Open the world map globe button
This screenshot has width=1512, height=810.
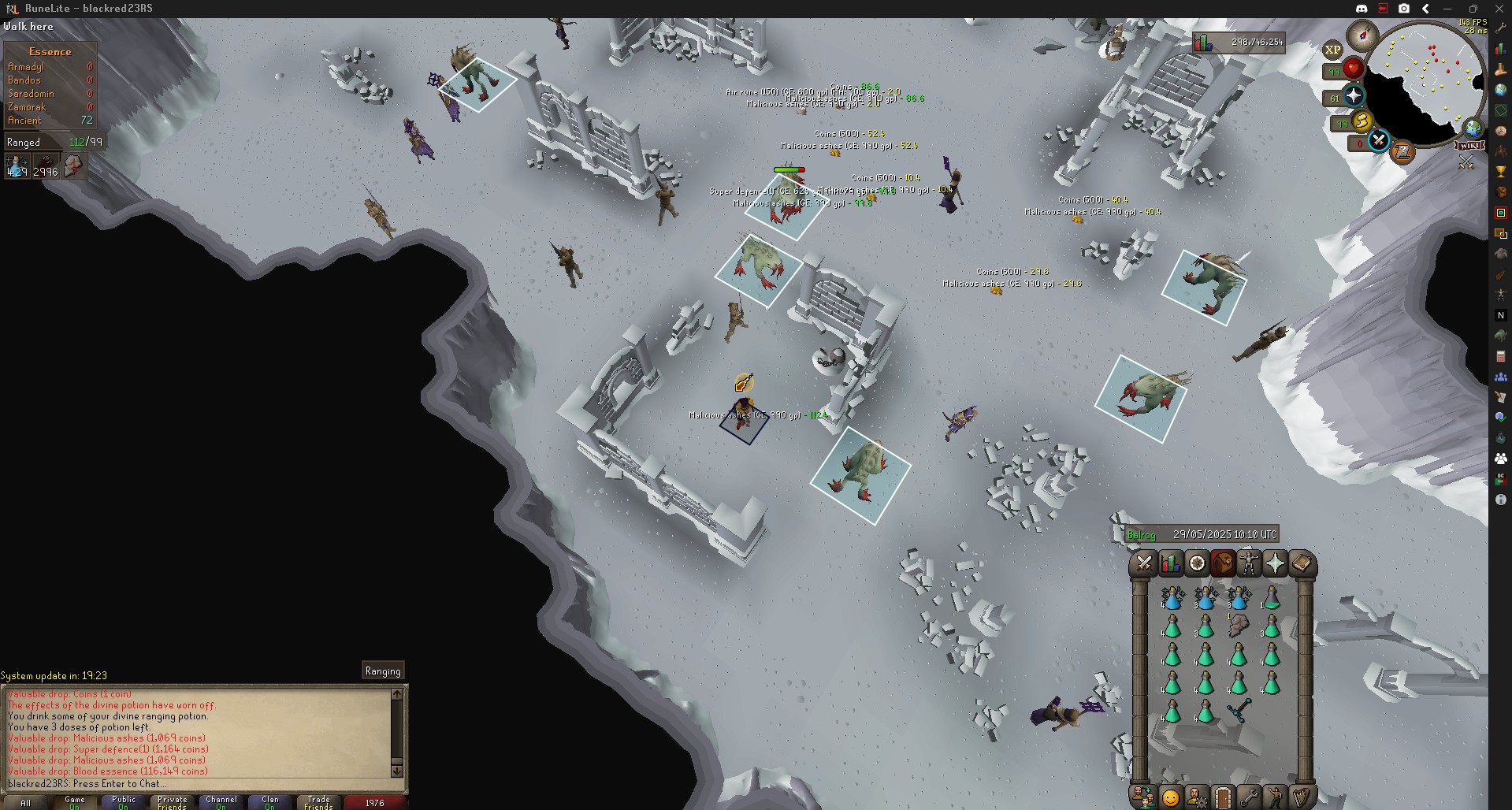point(1472,128)
